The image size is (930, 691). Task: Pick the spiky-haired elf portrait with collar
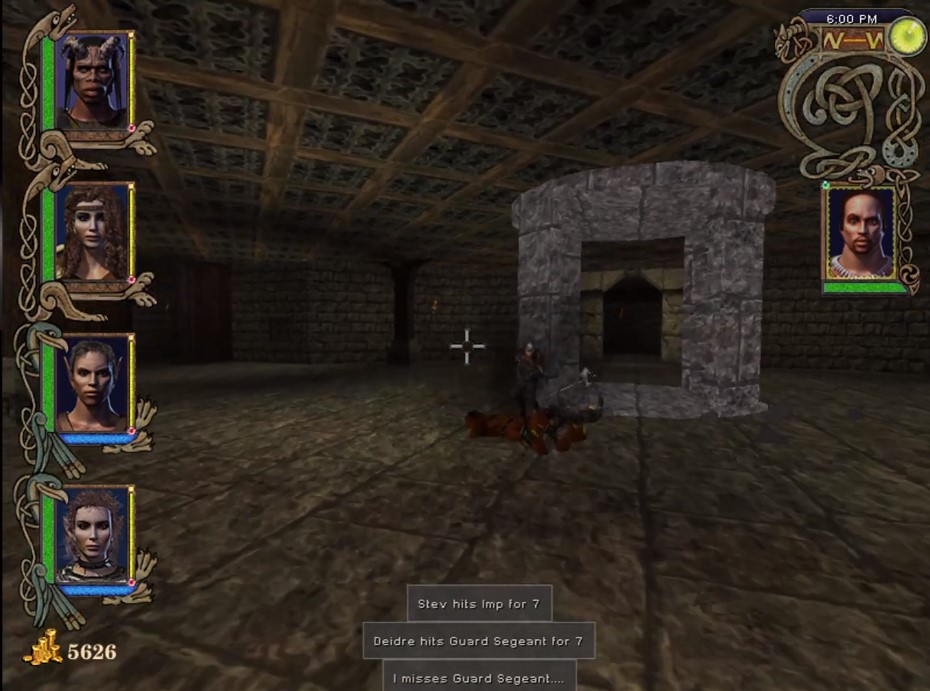92,534
